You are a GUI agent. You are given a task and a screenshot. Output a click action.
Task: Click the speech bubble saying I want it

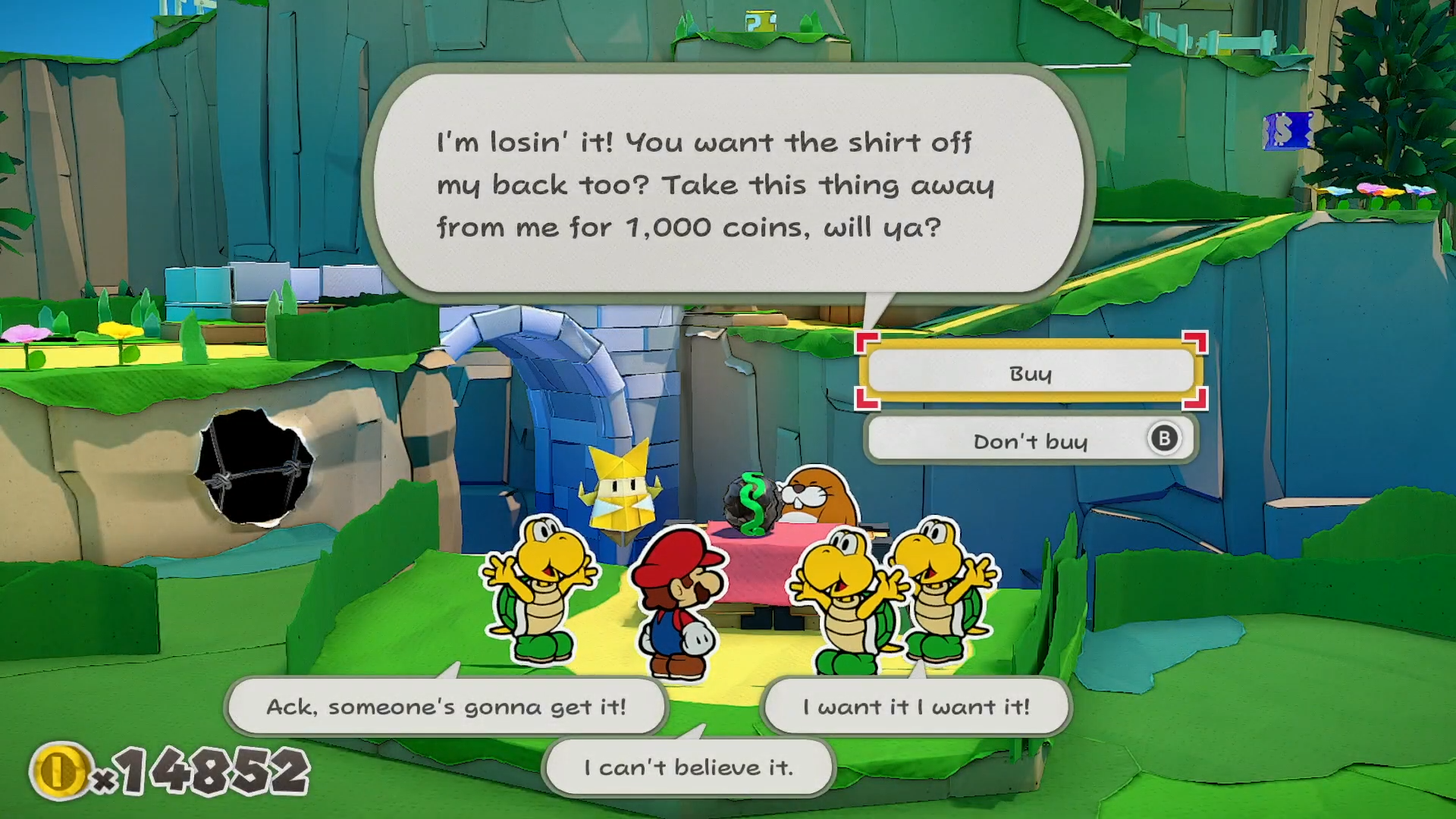(x=918, y=706)
